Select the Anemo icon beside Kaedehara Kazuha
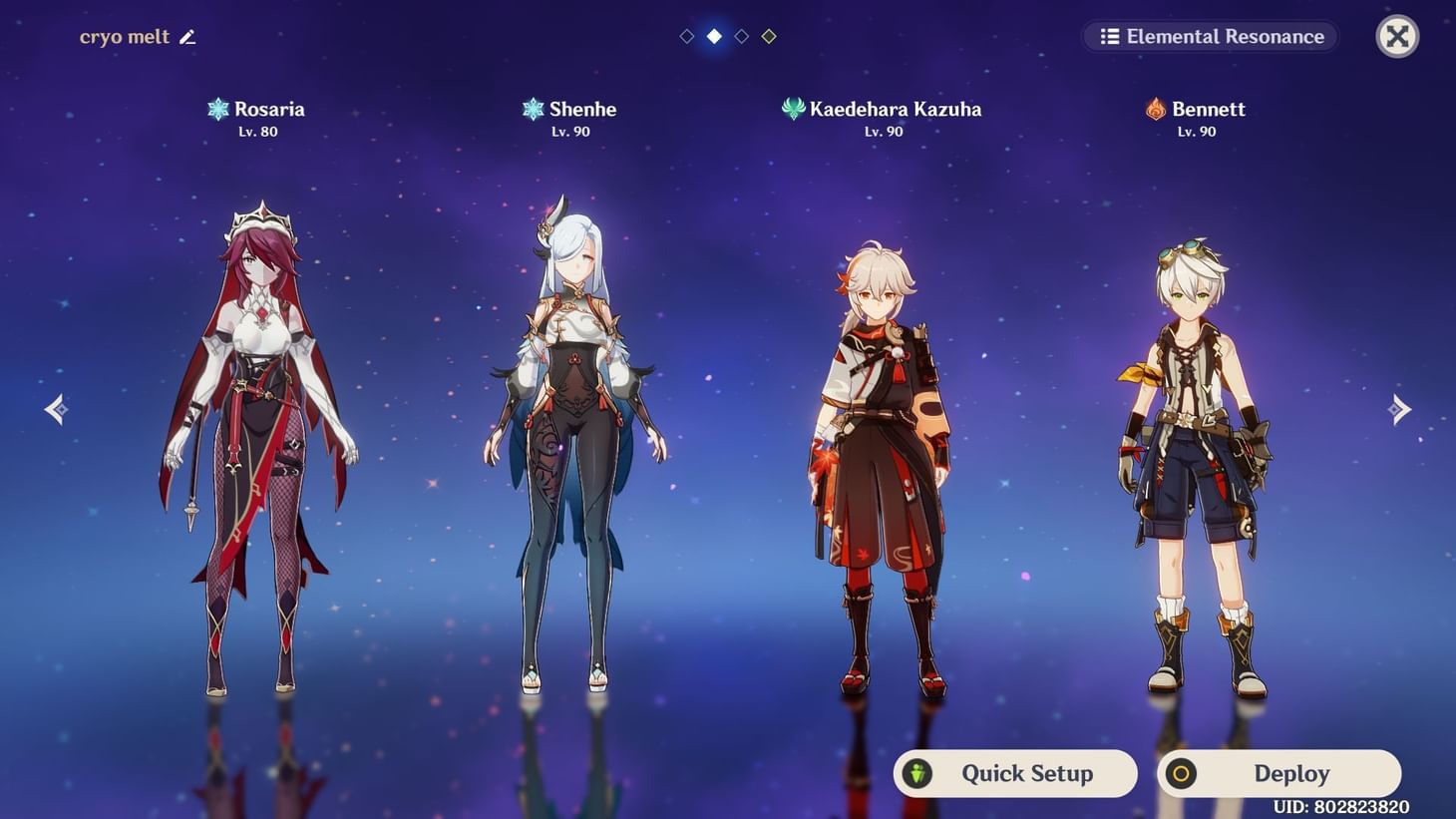1456x819 pixels. tap(794, 109)
